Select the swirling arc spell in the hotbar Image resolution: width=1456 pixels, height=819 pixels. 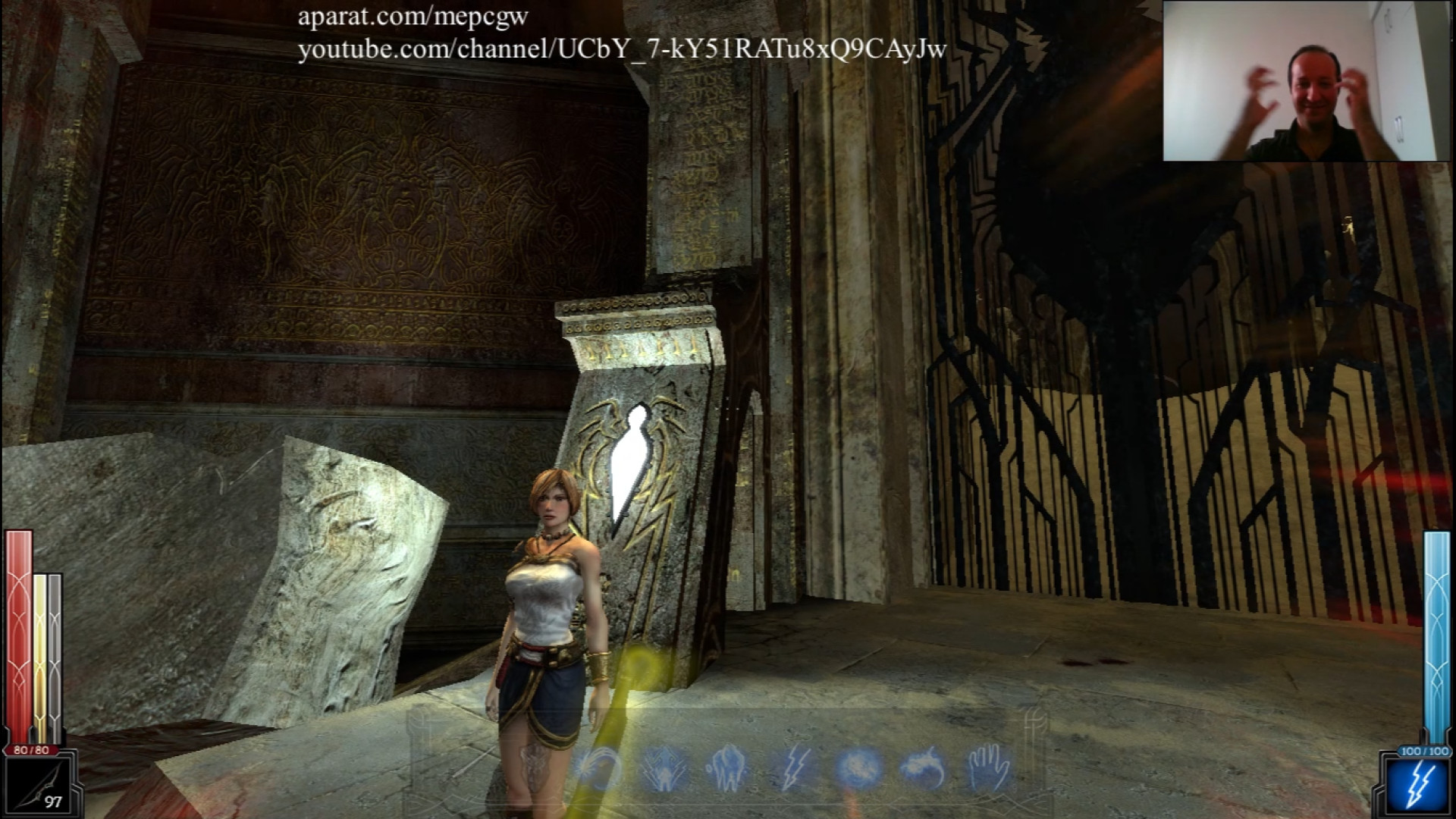tap(601, 768)
